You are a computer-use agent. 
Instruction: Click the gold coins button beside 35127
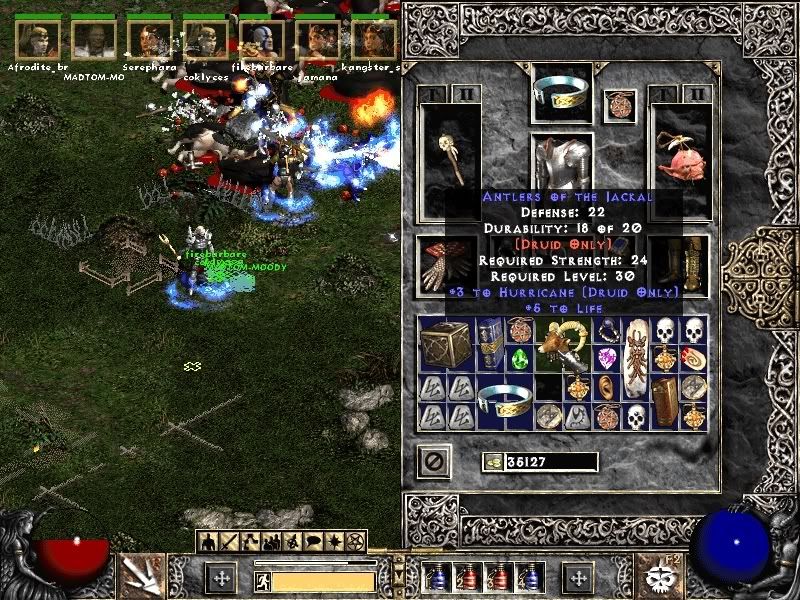coord(492,462)
